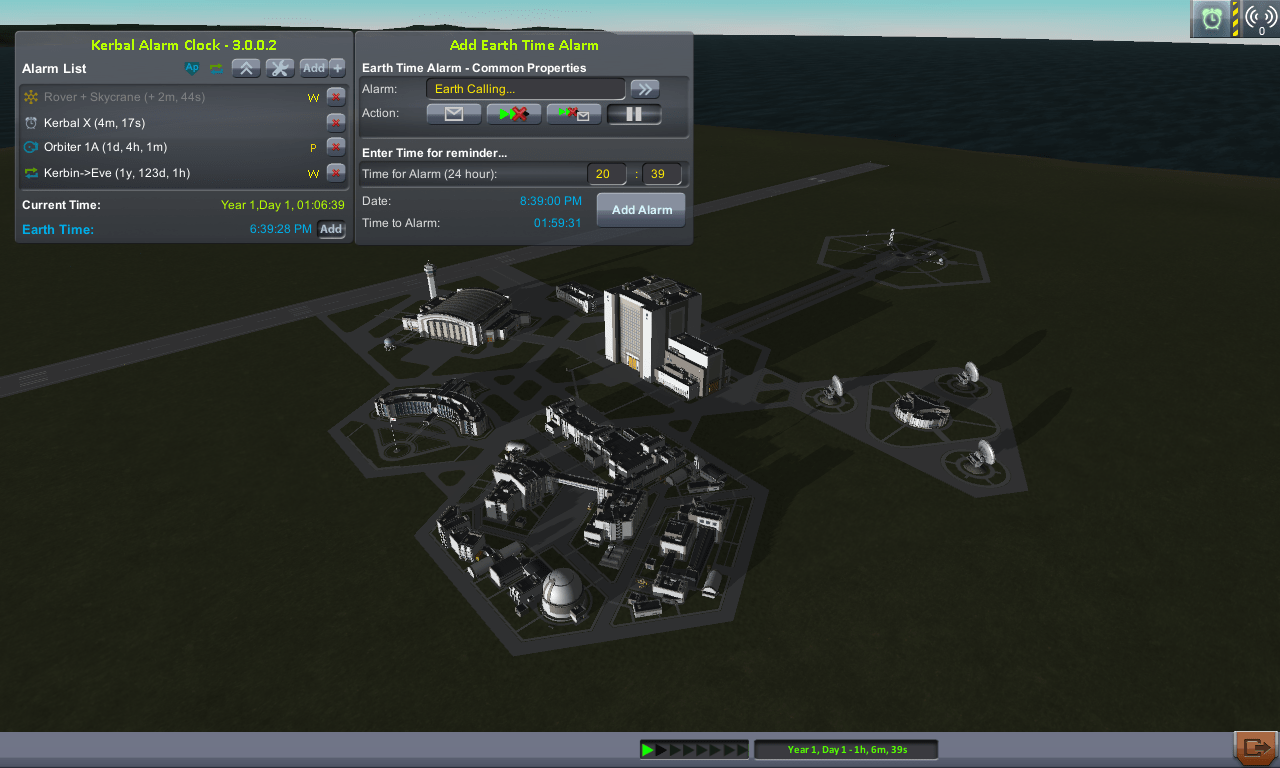Select the pause game alarm action icon
The width and height of the screenshot is (1280, 768).
[634, 113]
